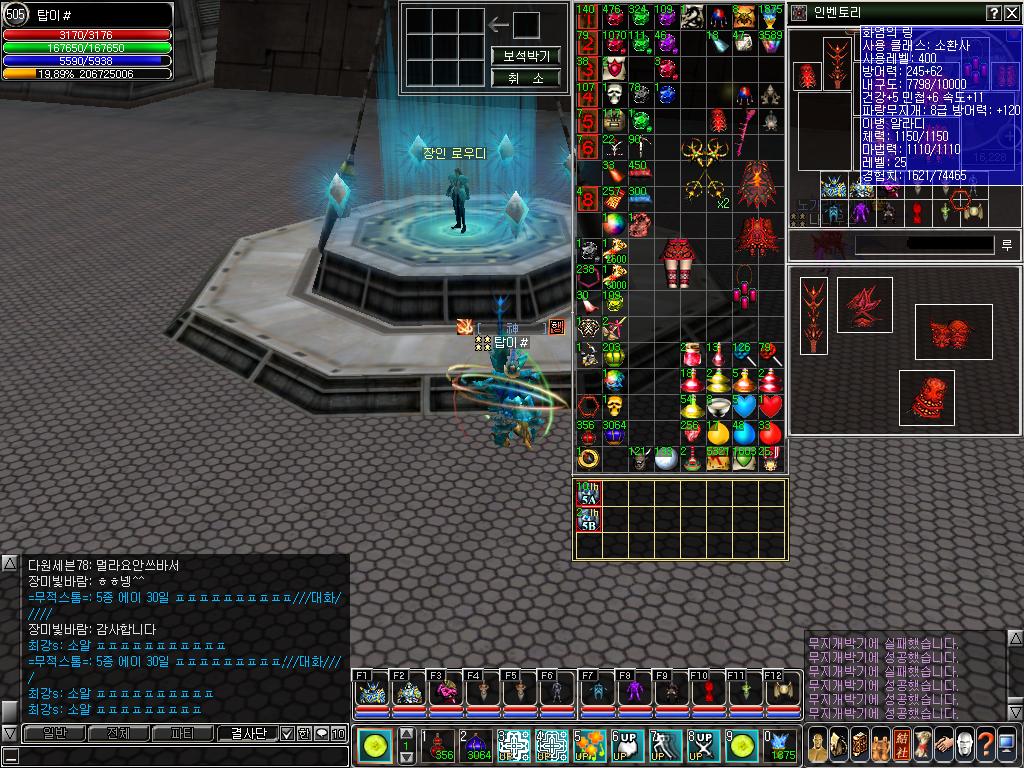The height and width of the screenshot is (768, 1024).
Task: Close the 인벤토리 inventory window
Action: coord(1012,13)
